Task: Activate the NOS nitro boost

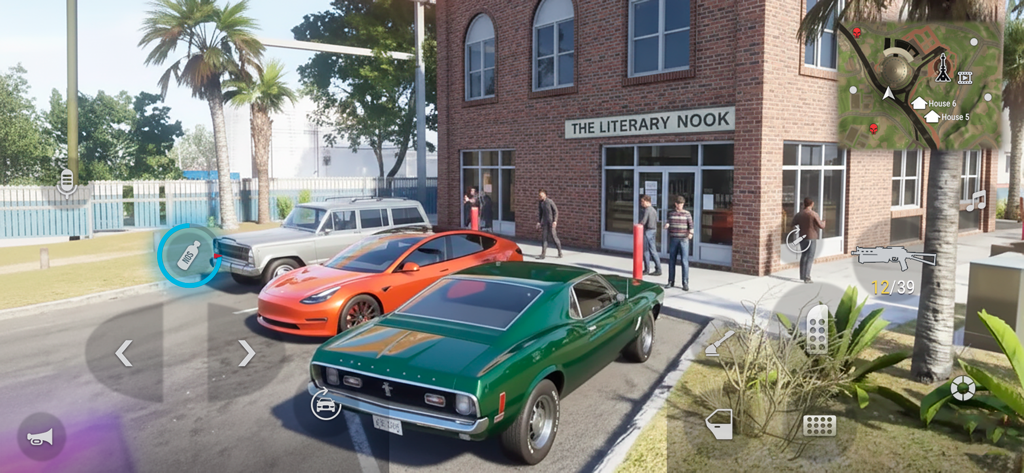Action: click(189, 254)
